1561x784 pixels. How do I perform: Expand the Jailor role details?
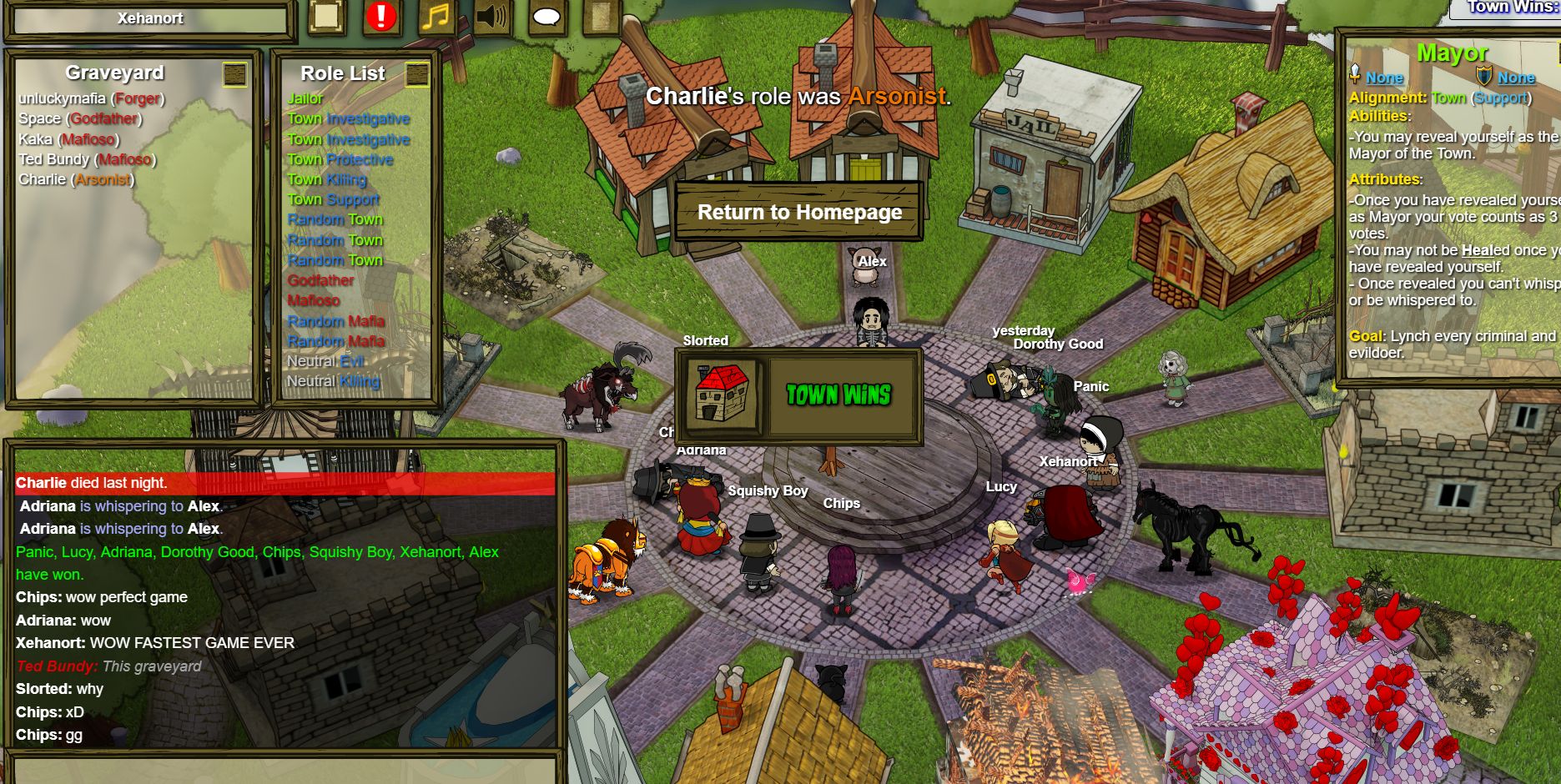[x=305, y=98]
